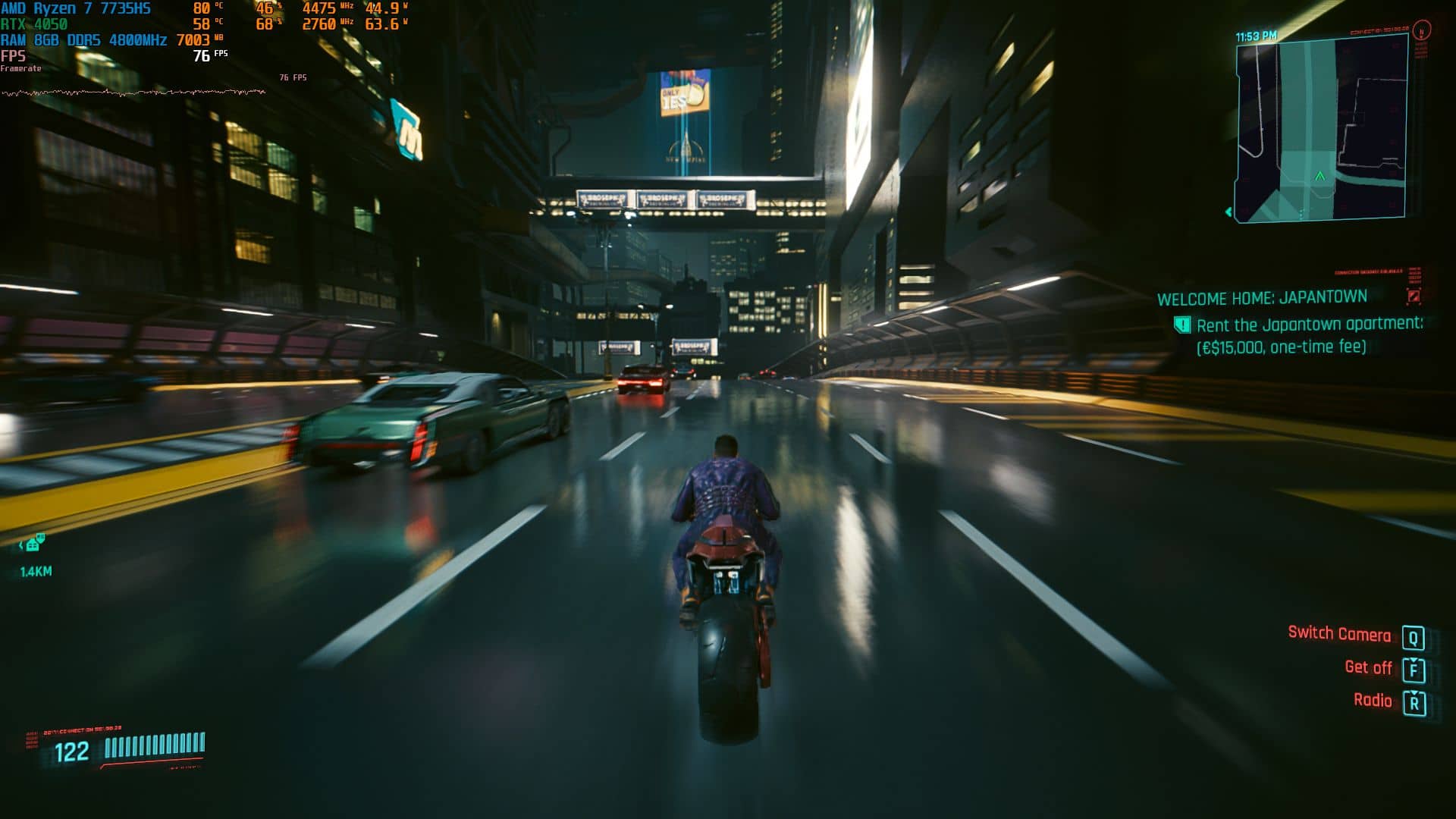Click the R keybind icon for Radio
Screen dimensions: 1456x819
1414,701
